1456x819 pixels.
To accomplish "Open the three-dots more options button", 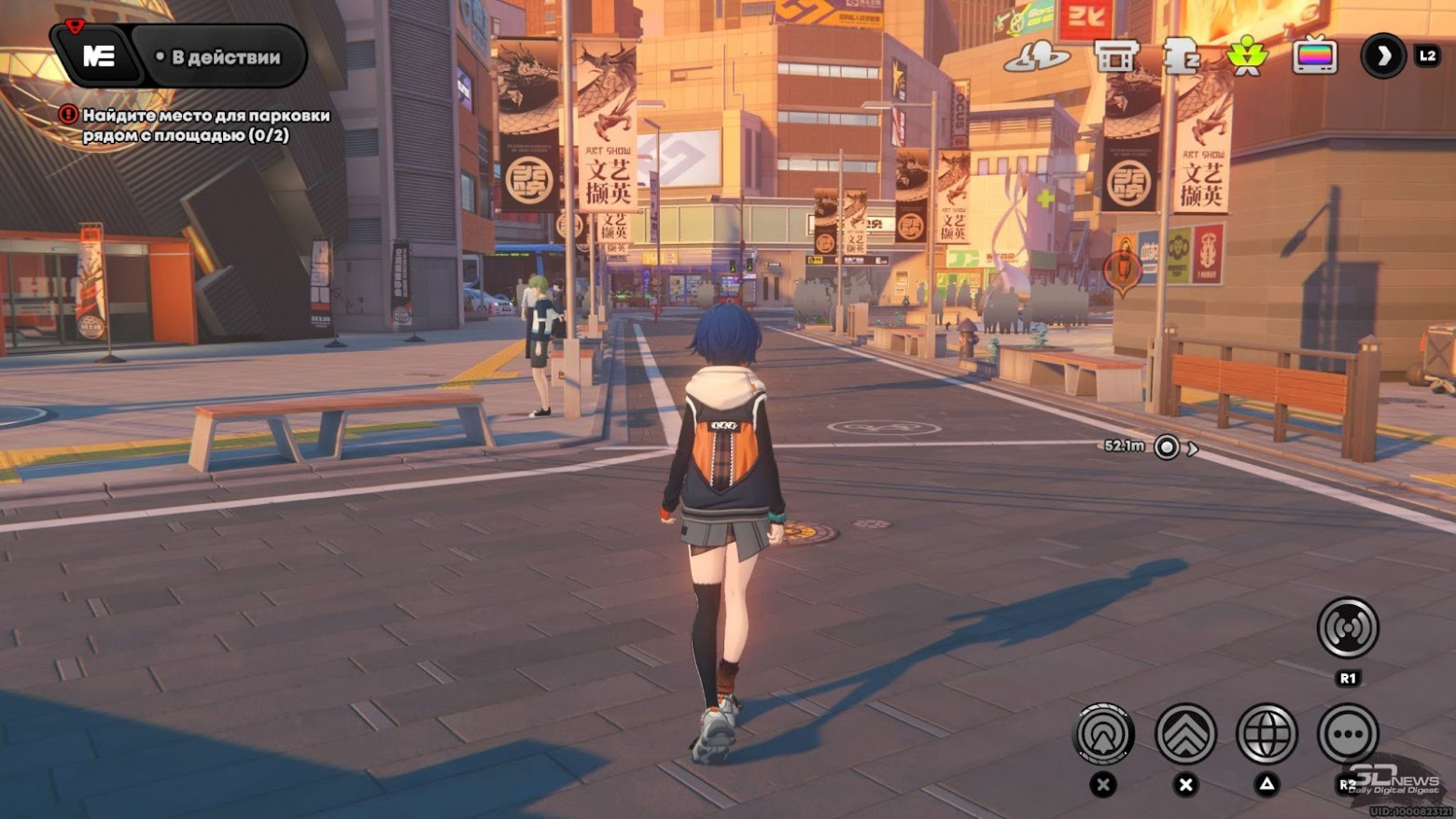I will tap(1348, 734).
